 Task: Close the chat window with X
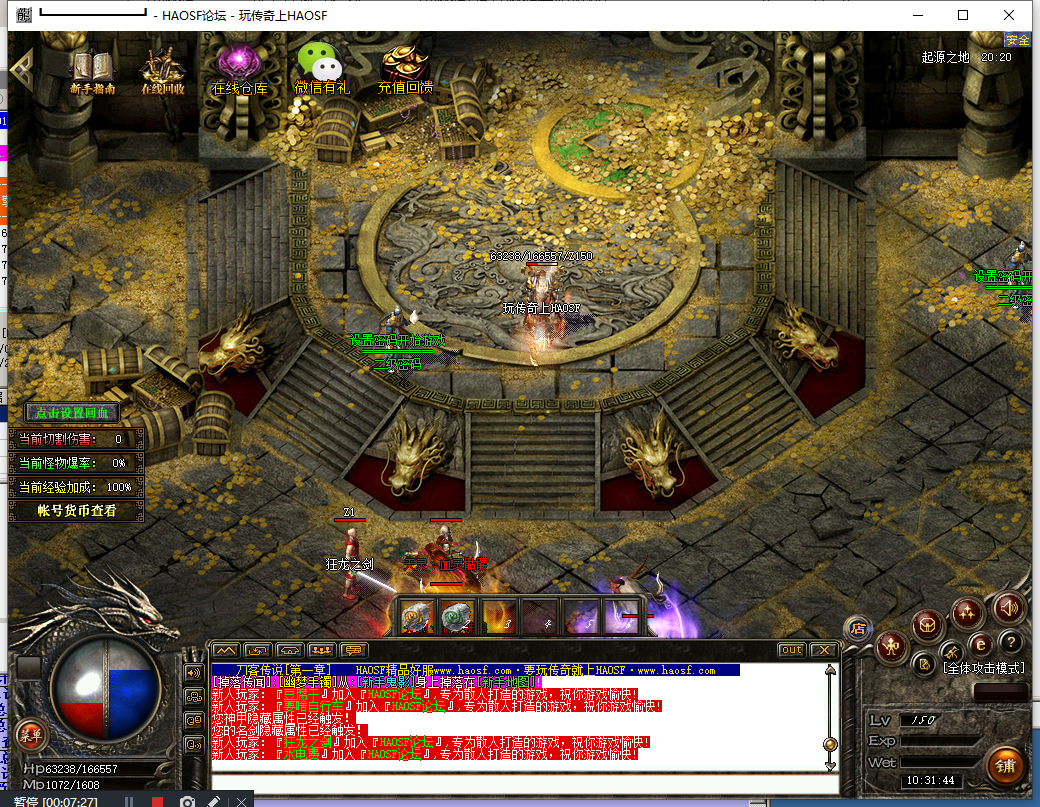tap(823, 650)
